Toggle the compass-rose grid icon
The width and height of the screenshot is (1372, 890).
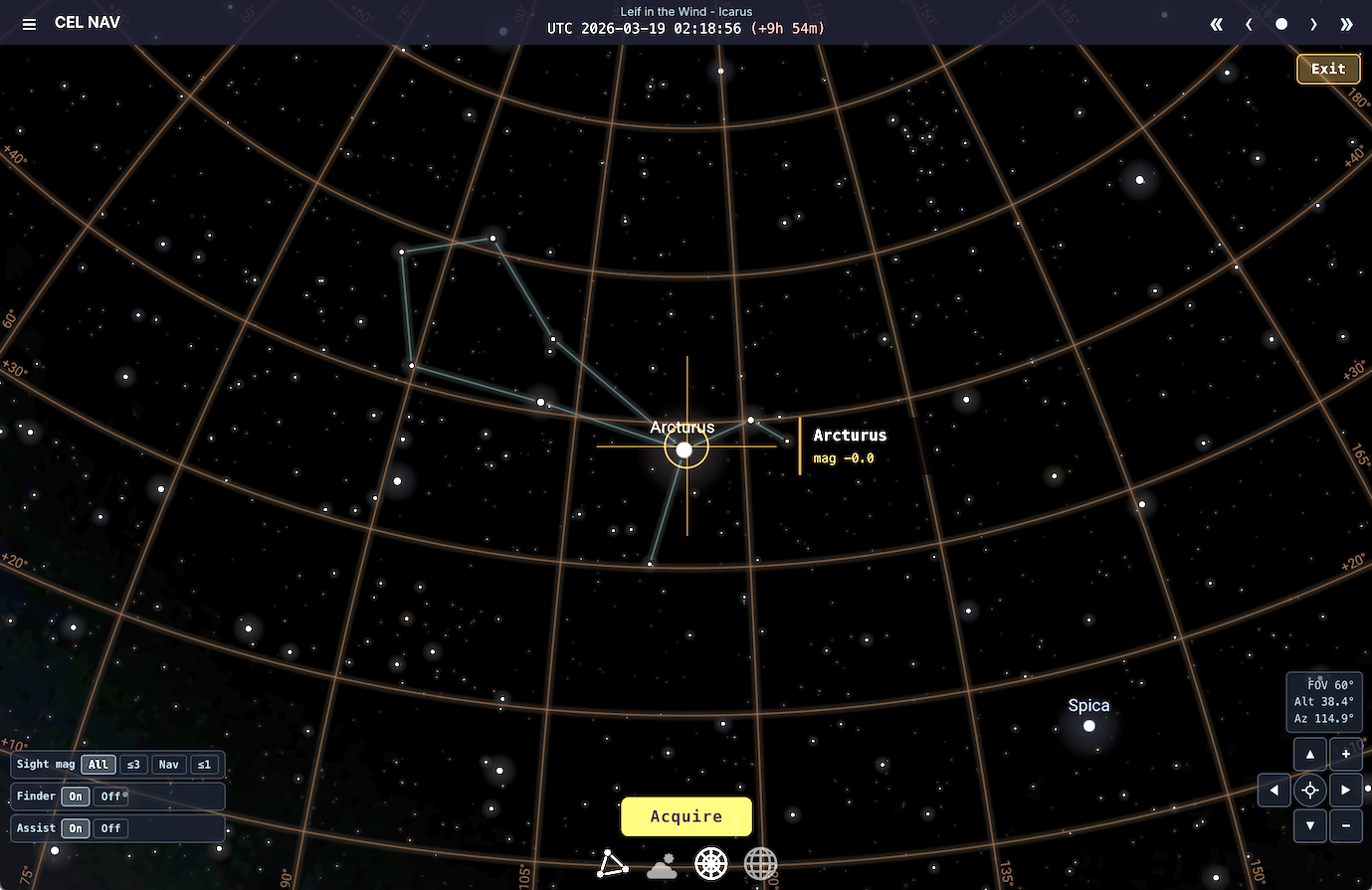tap(710, 864)
